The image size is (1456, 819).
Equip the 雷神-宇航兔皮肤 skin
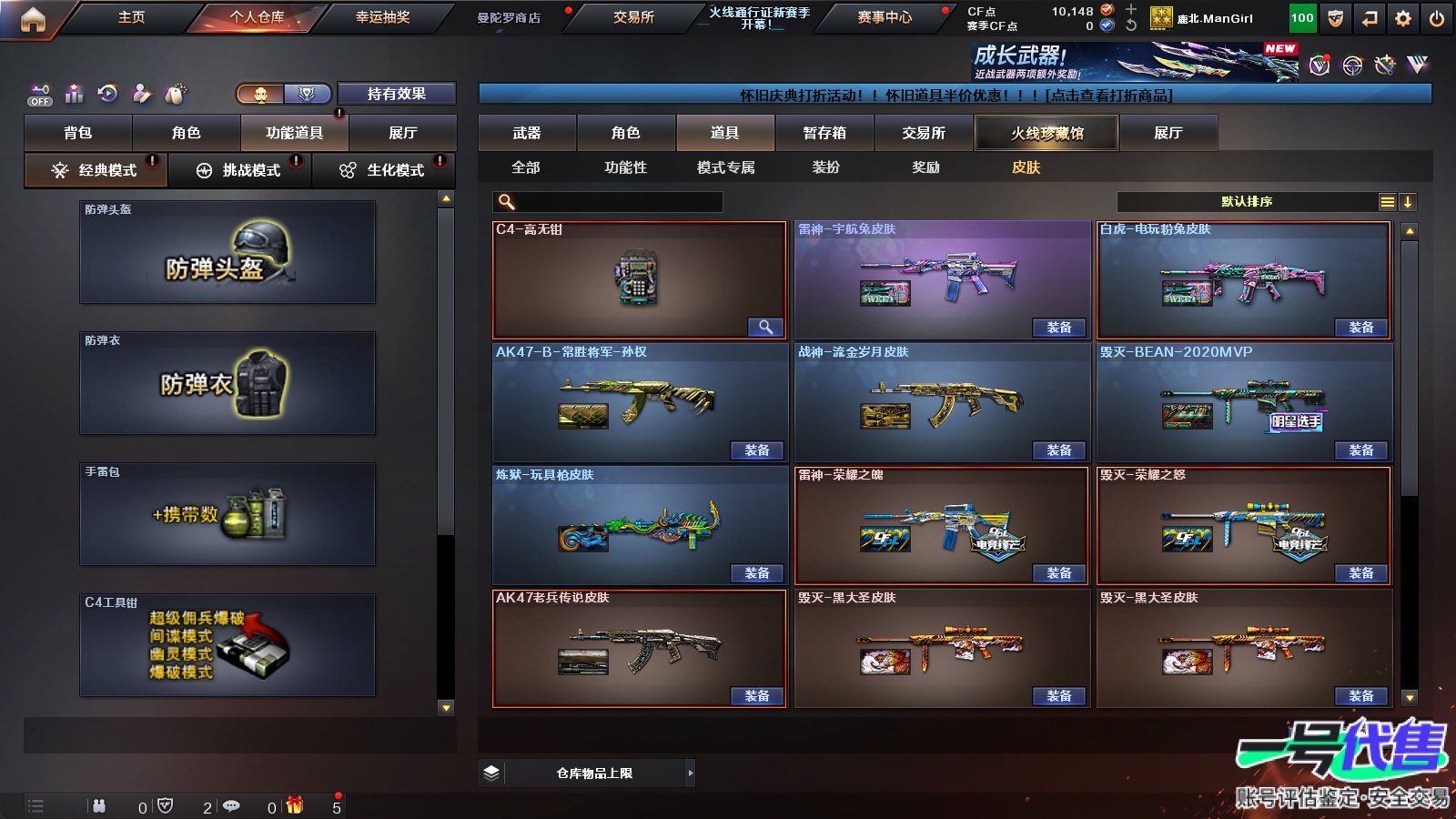pos(1058,328)
